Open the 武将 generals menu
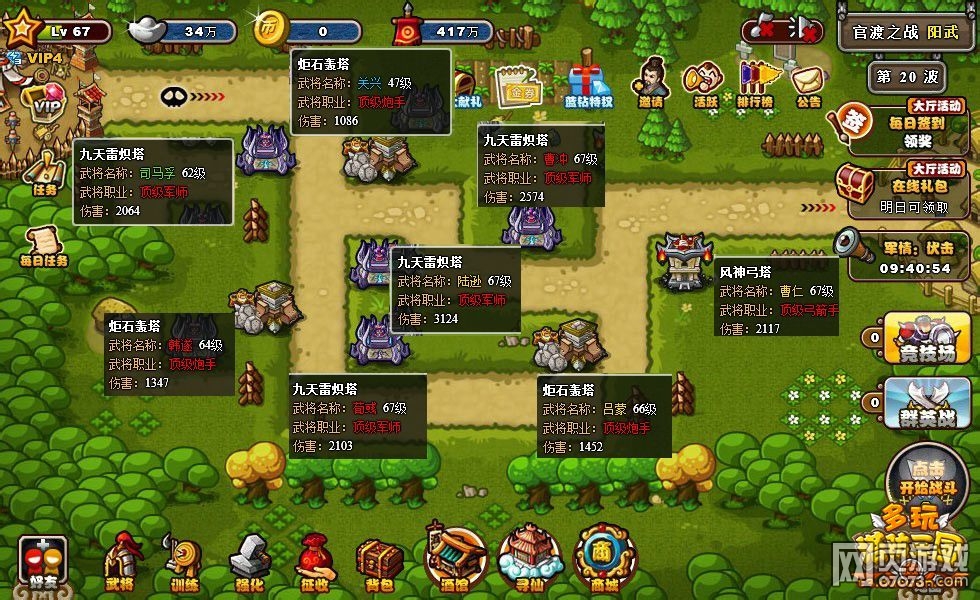The height and width of the screenshot is (600, 980). (x=121, y=561)
